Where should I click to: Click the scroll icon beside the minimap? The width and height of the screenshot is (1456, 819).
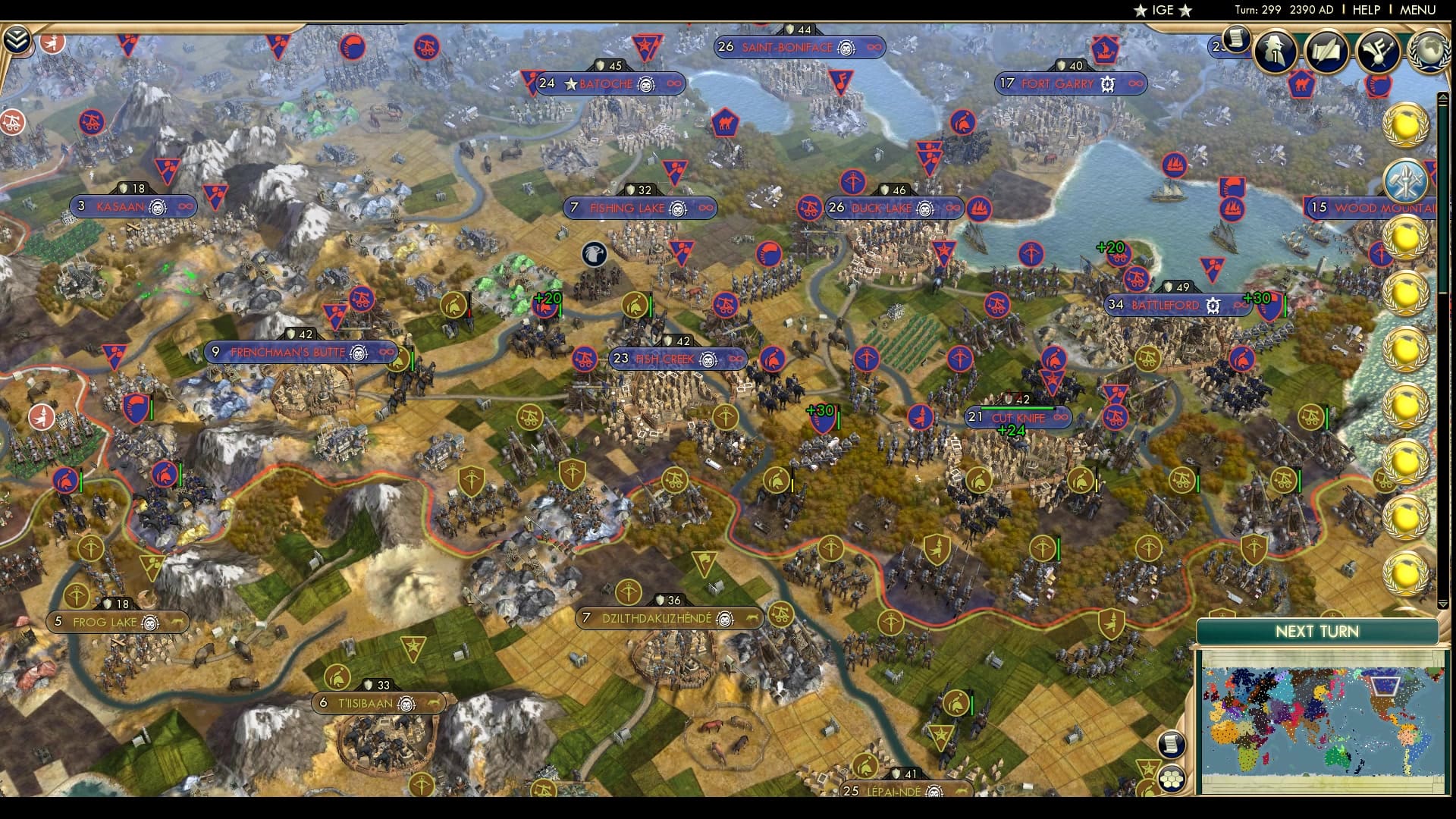[1171, 745]
